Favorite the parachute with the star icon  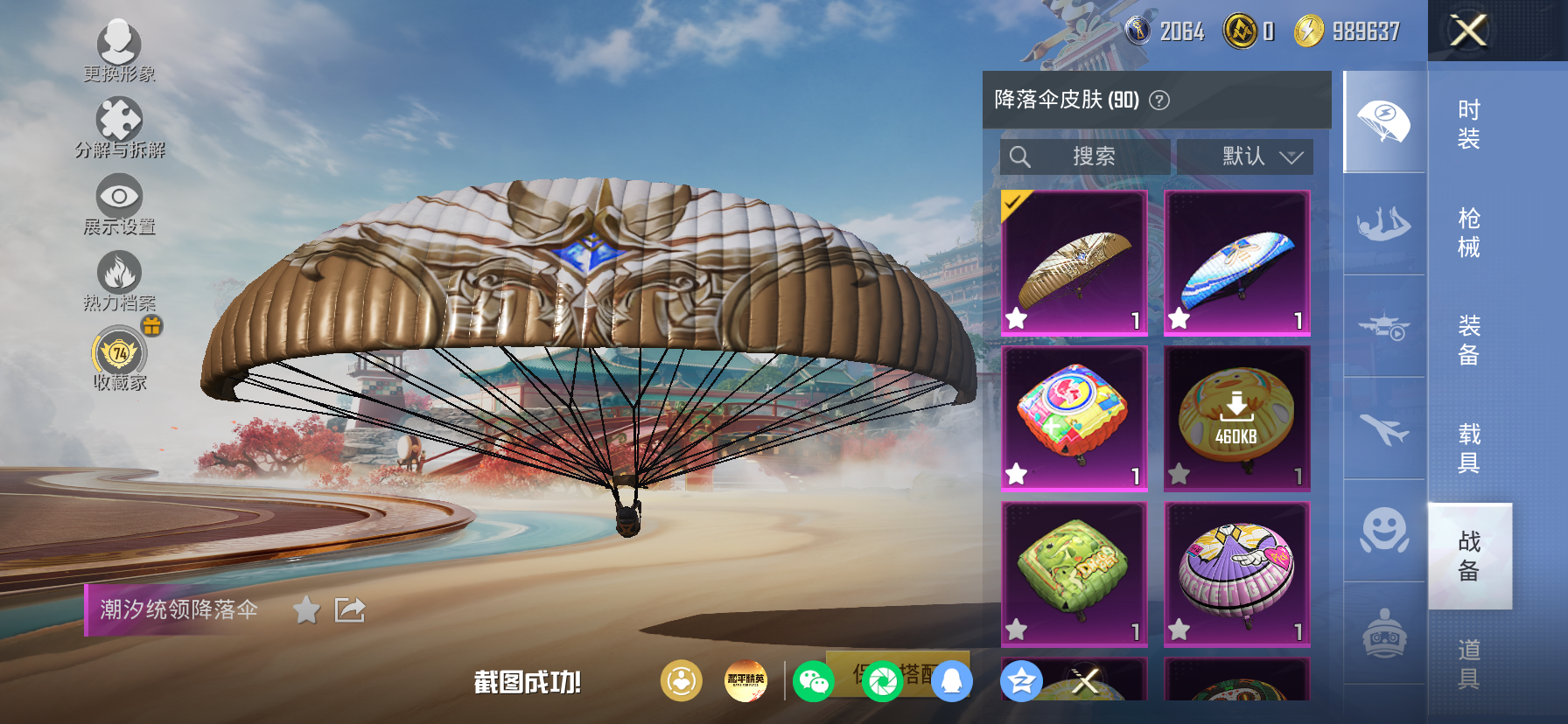(306, 609)
